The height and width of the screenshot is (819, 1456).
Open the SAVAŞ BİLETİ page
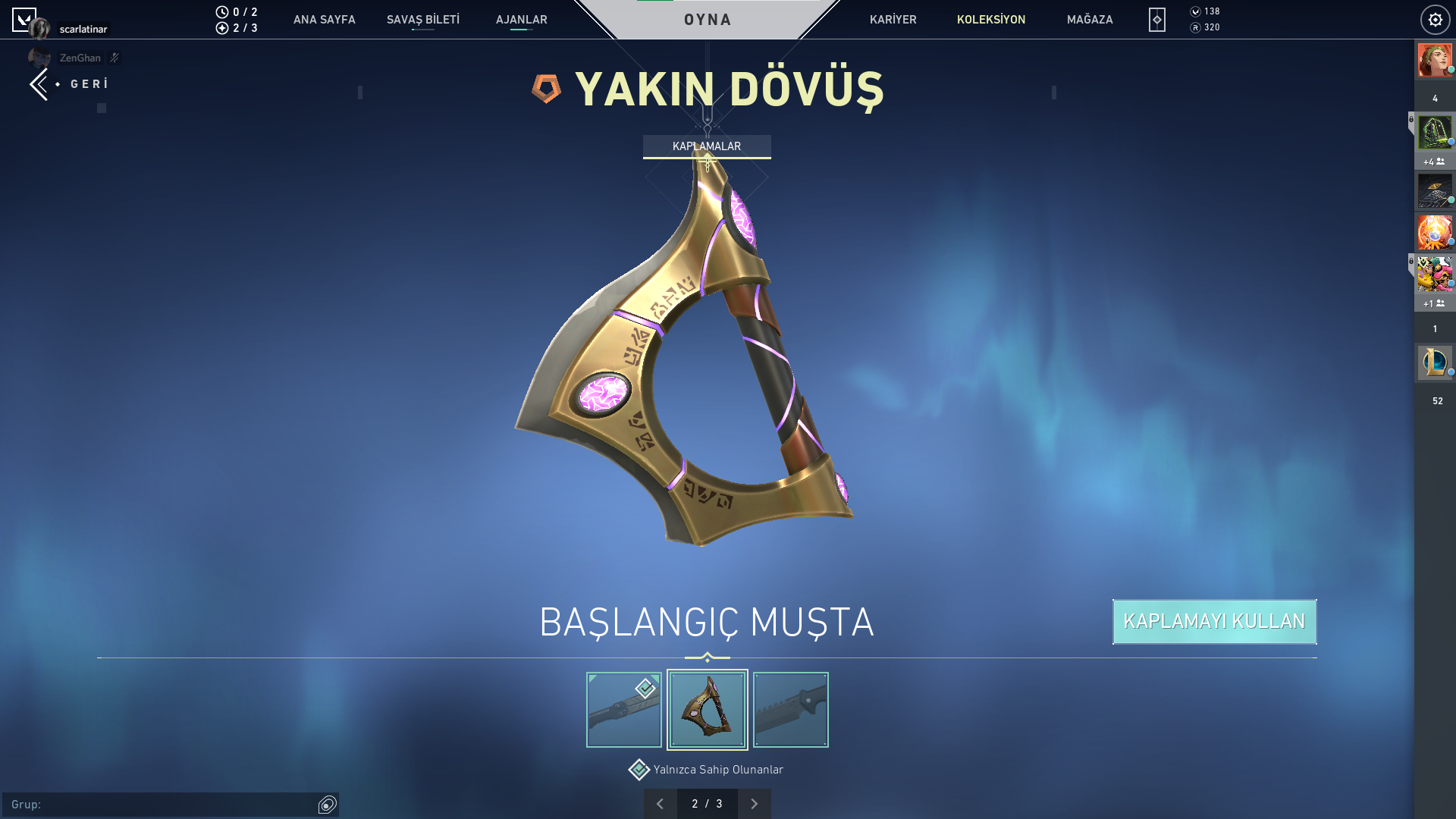click(x=422, y=20)
